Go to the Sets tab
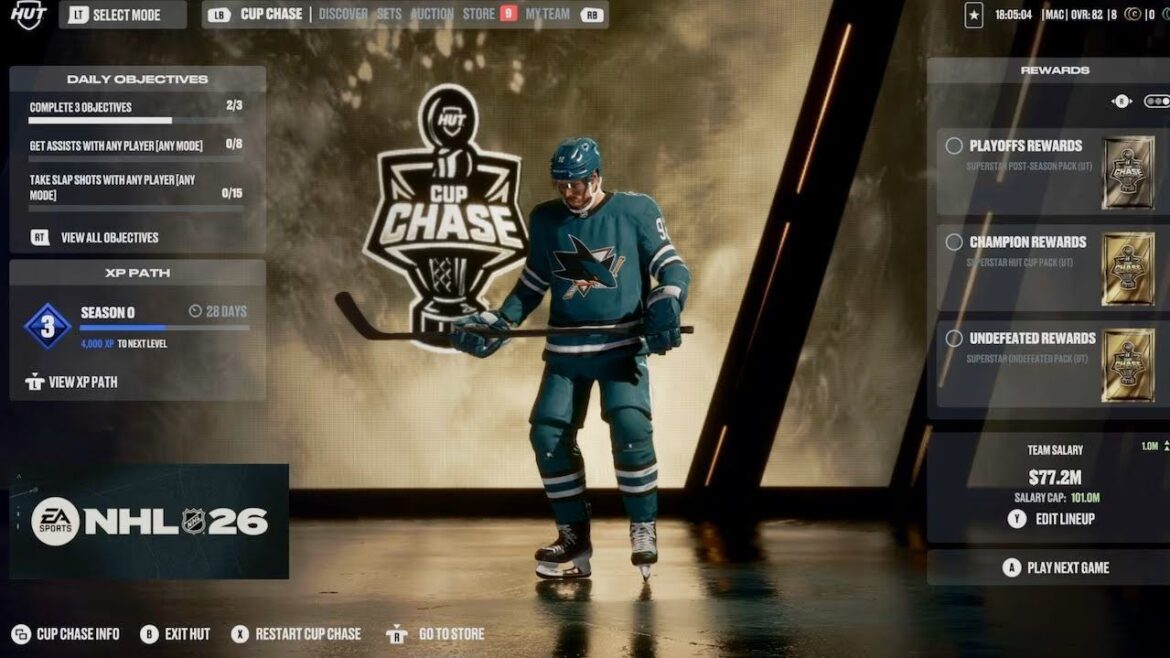The width and height of the screenshot is (1170, 658). (x=389, y=15)
